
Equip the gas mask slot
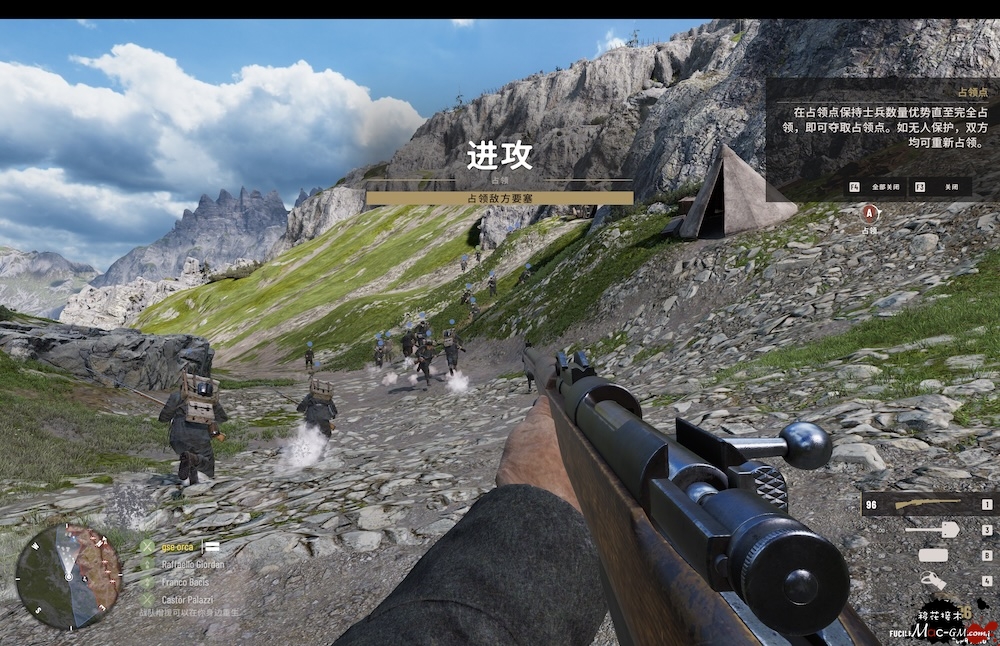tap(933, 580)
